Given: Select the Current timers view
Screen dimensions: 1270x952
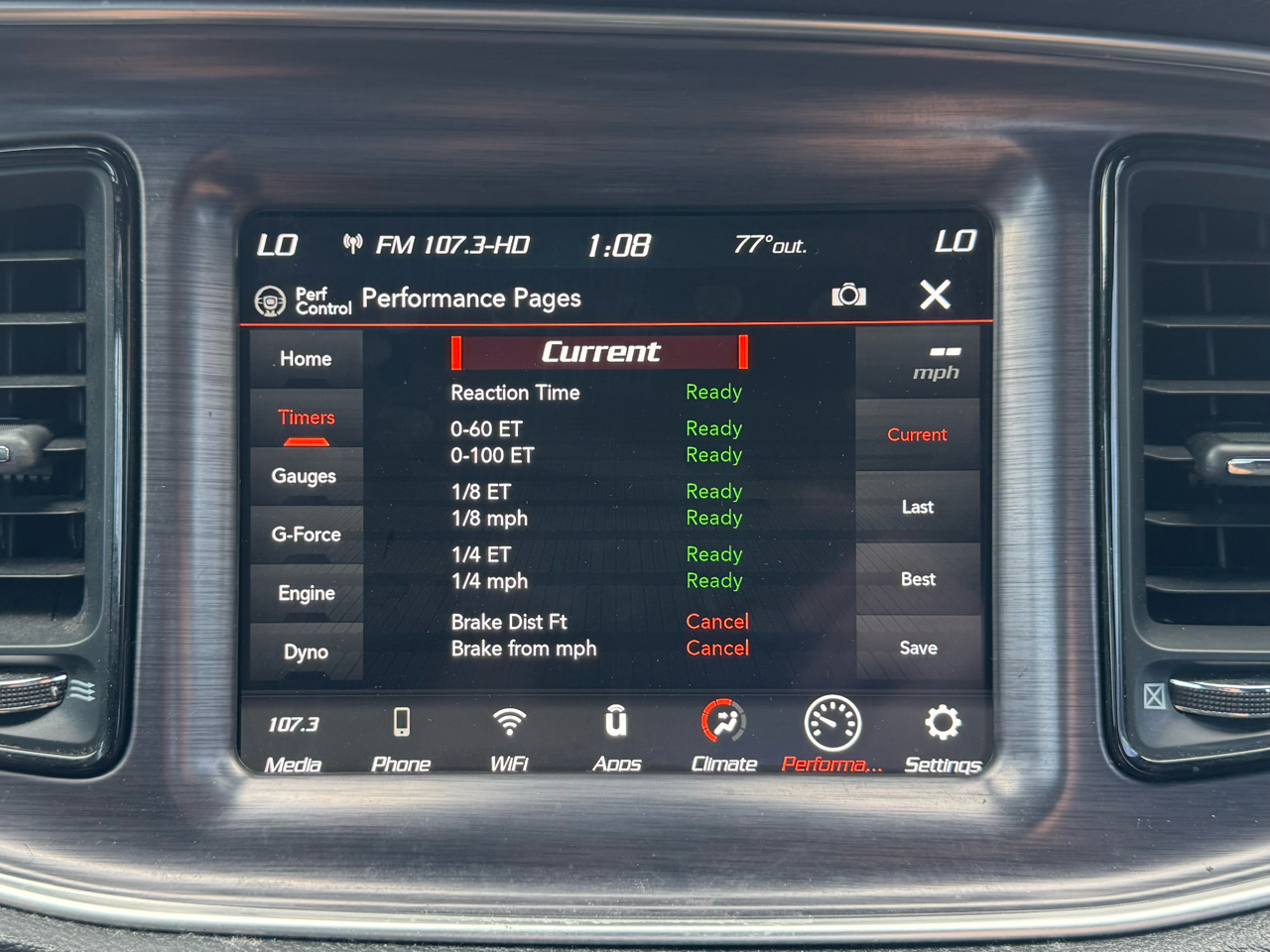Looking at the screenshot, I should point(917,434).
